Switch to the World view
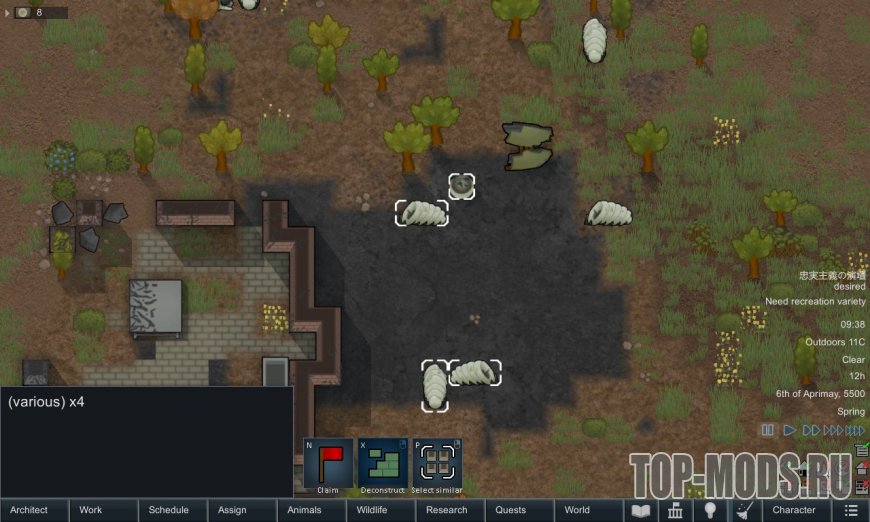 589,510
